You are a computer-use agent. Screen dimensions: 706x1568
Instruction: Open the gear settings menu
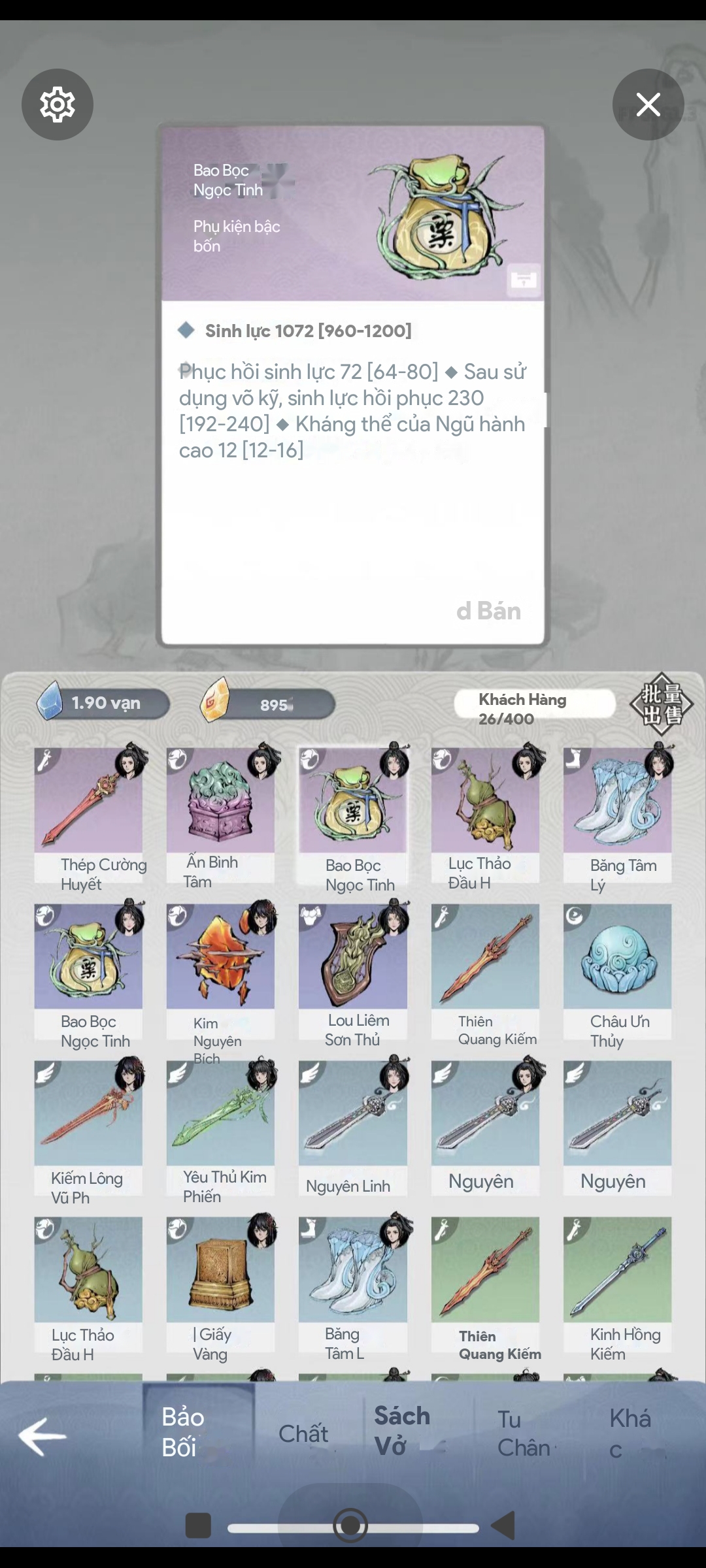58,105
